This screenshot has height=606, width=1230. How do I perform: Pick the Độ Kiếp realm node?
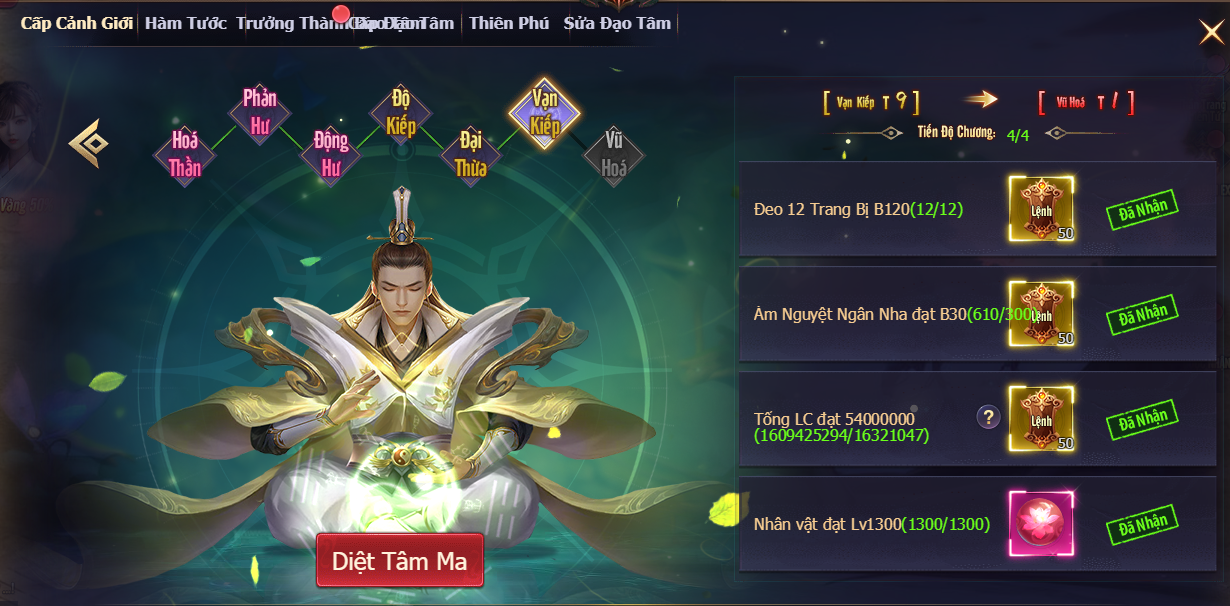point(401,112)
